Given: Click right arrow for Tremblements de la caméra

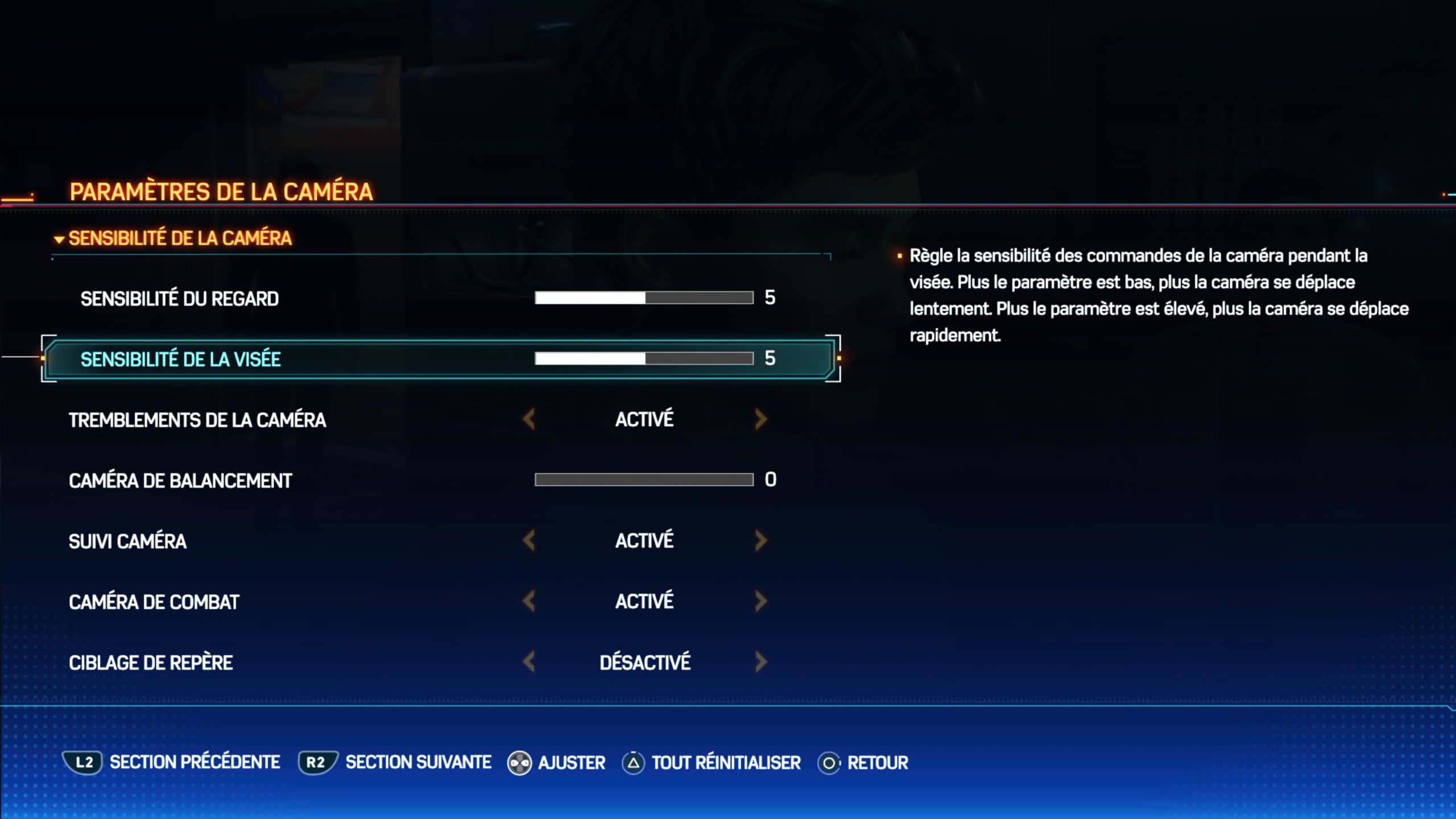Looking at the screenshot, I should coord(761,420).
